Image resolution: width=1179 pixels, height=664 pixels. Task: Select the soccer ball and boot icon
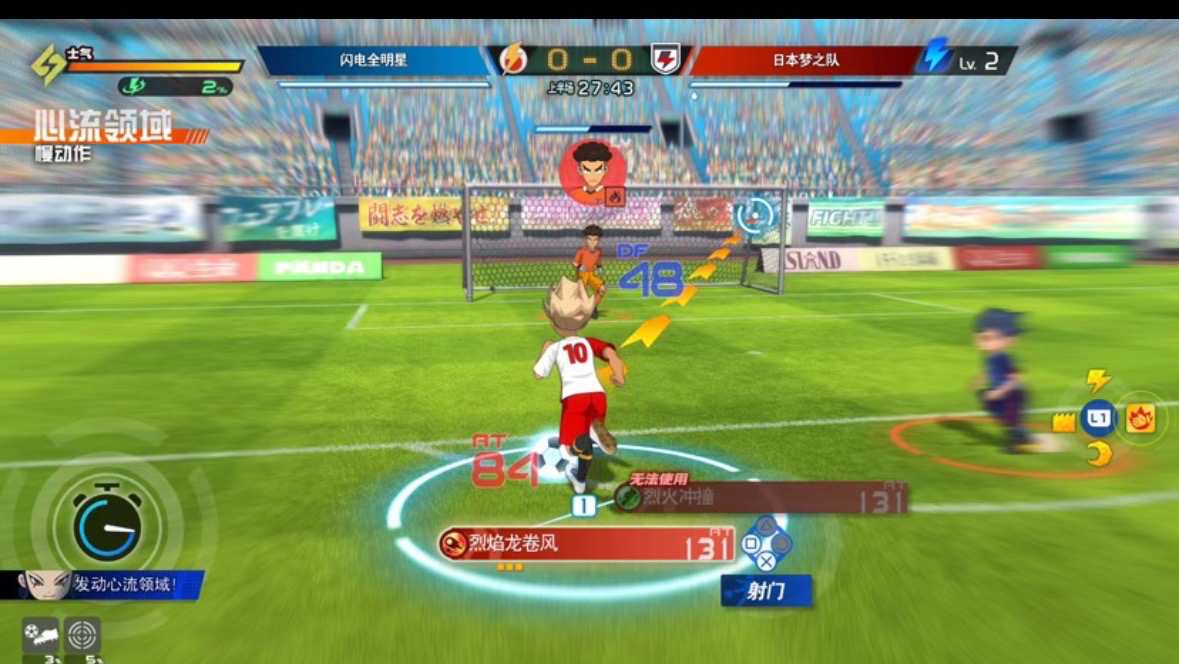point(40,634)
